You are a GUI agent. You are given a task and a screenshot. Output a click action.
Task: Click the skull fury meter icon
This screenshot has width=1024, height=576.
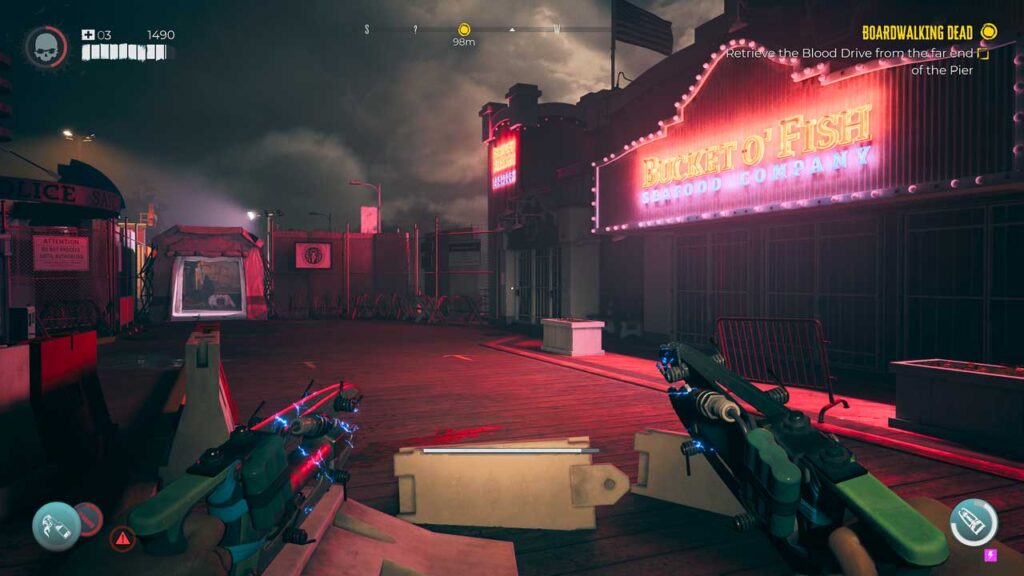click(45, 47)
